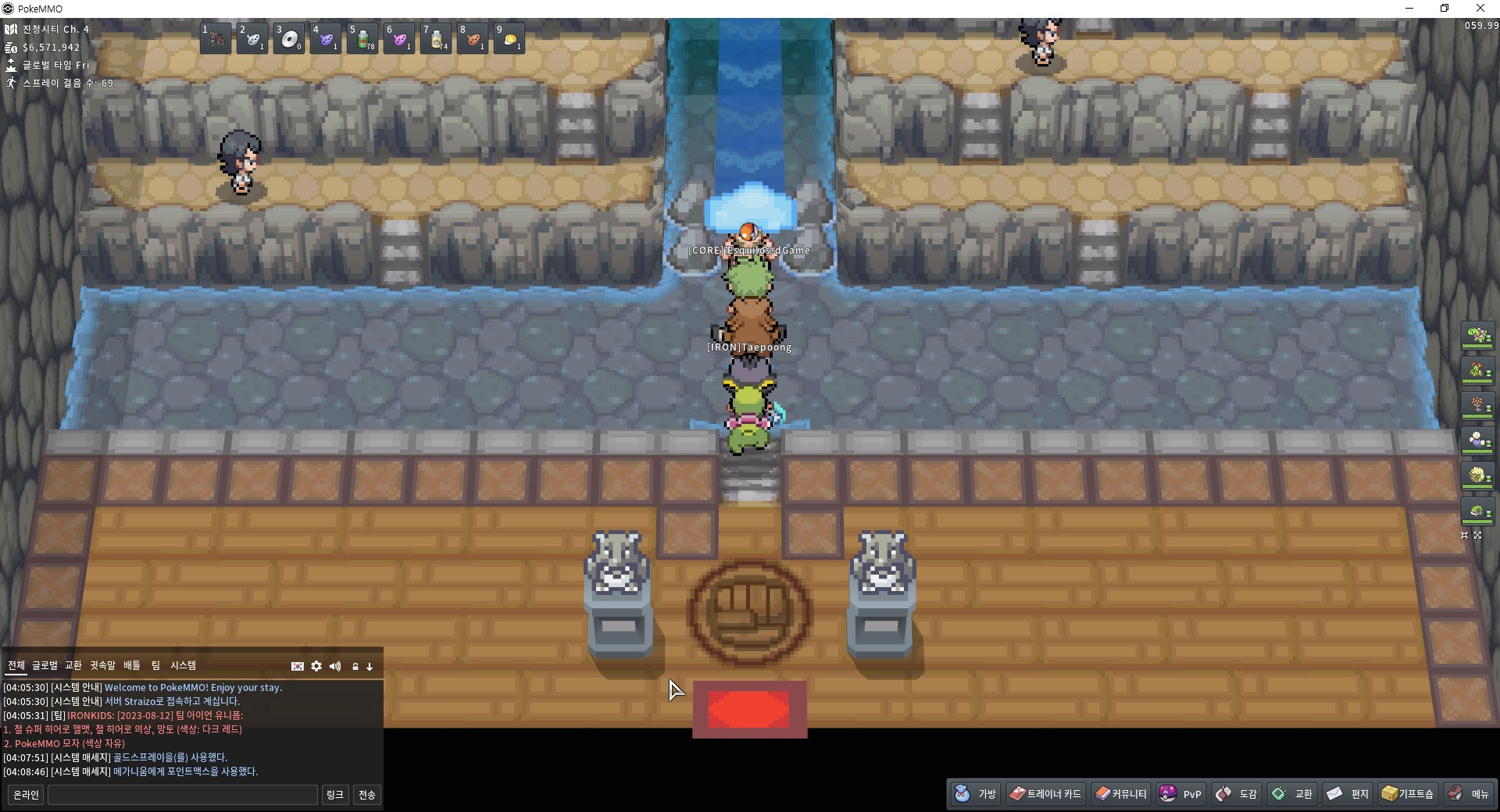Open the 커뮤니티 community panel
Viewport: 1500px width, 812px height.
(1121, 794)
